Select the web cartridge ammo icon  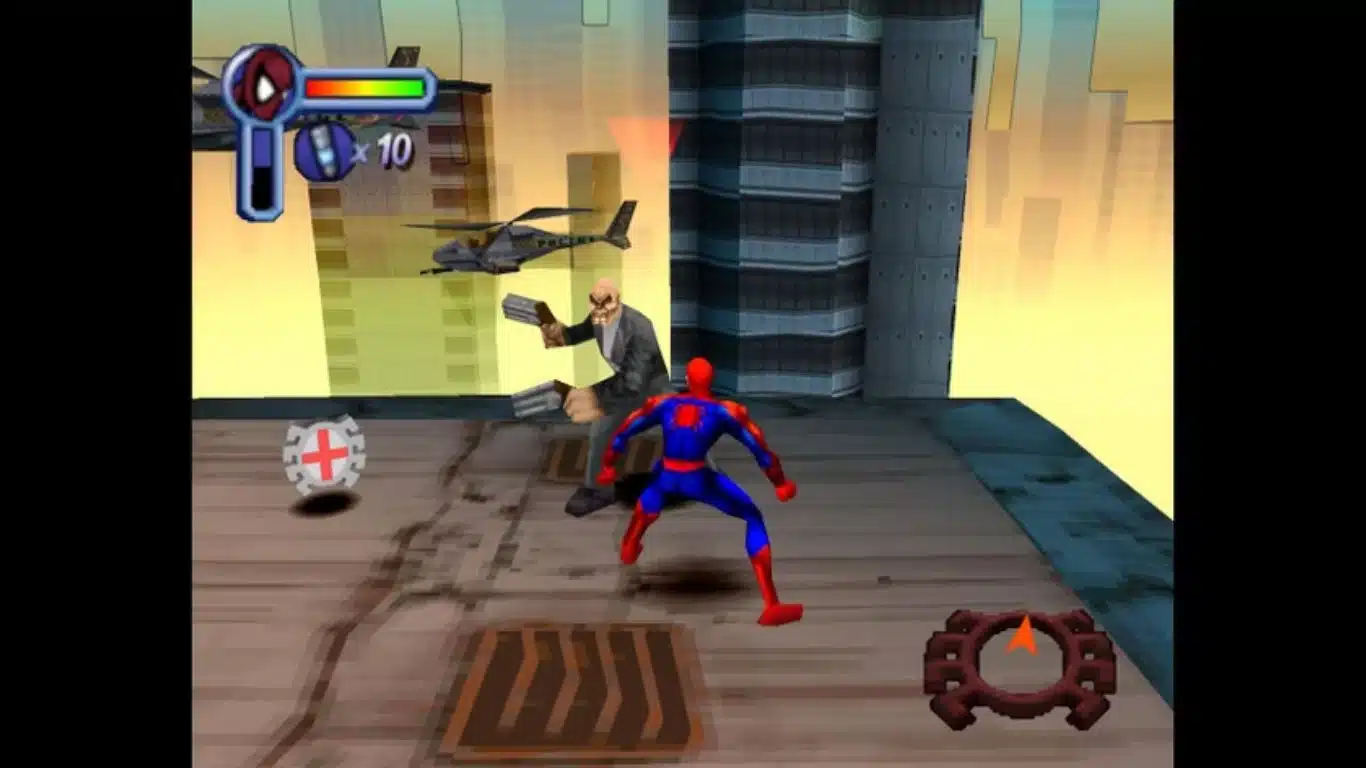[x=322, y=150]
